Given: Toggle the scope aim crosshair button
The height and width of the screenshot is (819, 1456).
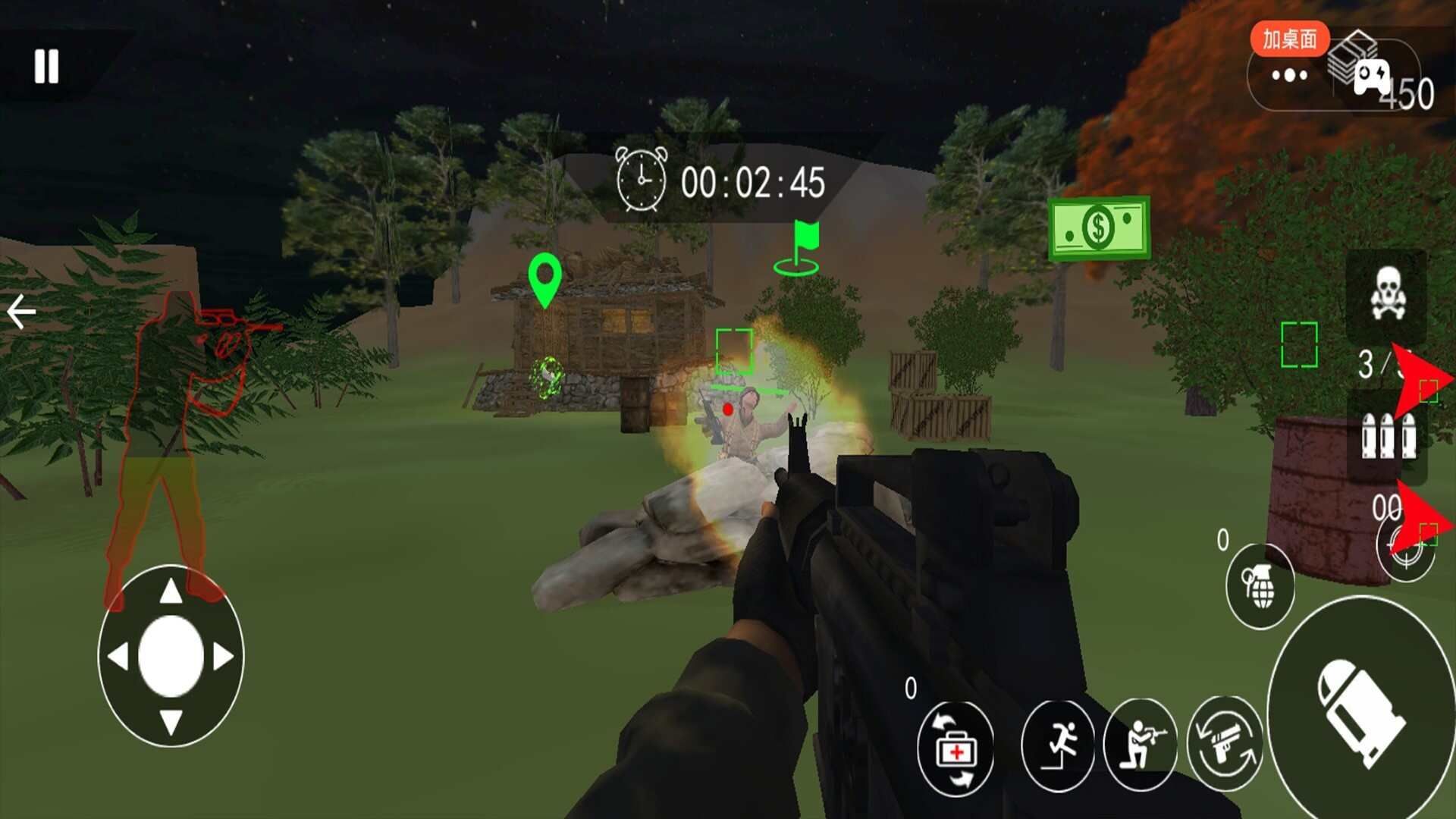Looking at the screenshot, I should [1405, 550].
